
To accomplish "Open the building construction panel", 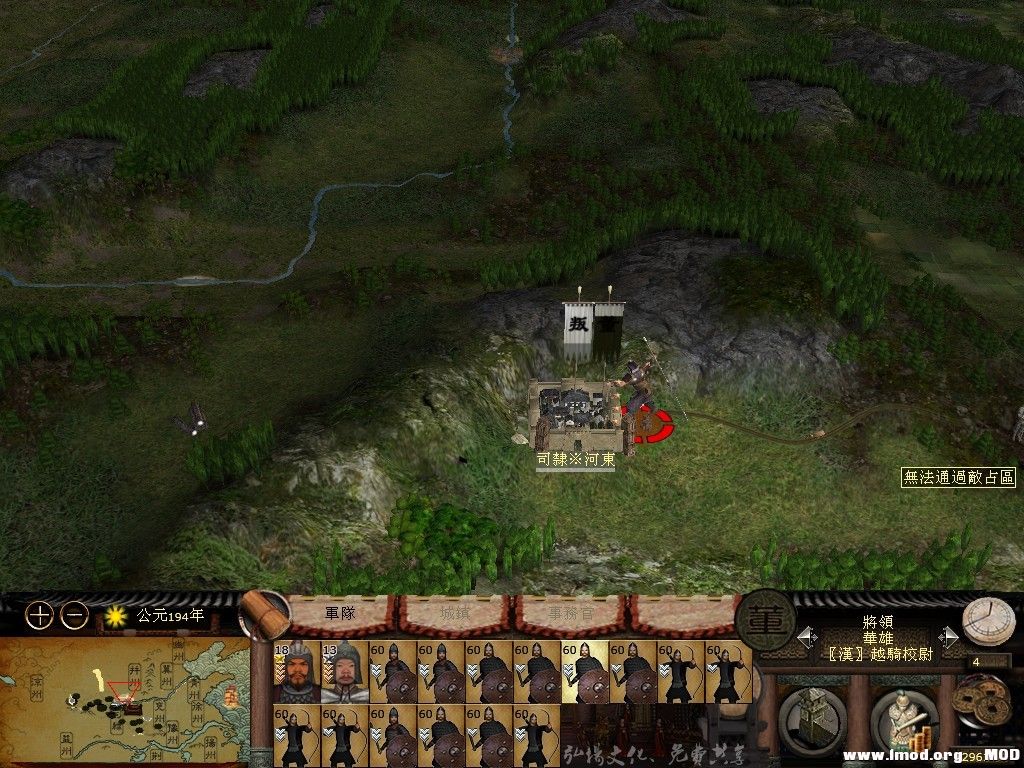I will (811, 716).
